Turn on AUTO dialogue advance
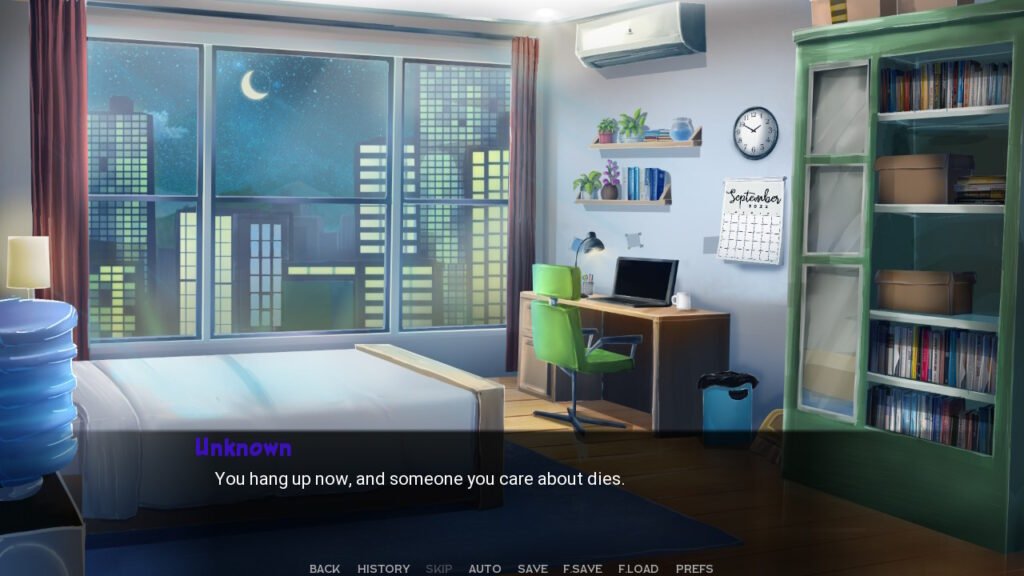The height and width of the screenshot is (576, 1024). coord(485,569)
